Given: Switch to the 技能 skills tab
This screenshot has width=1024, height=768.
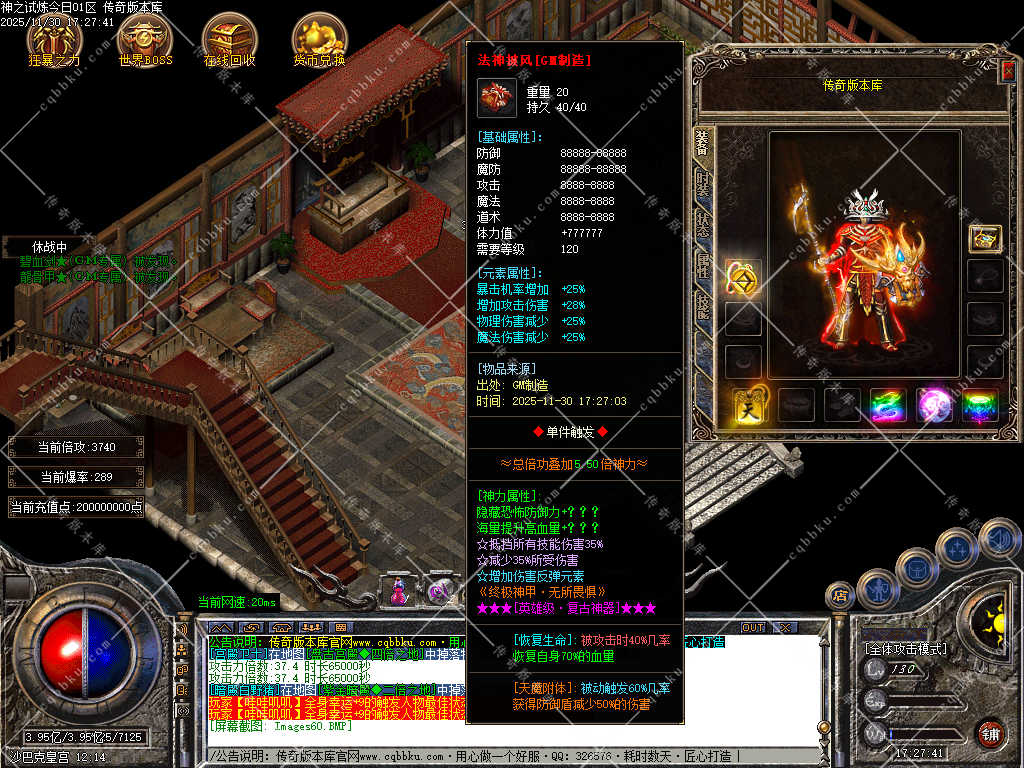Looking at the screenshot, I should coord(702,305).
